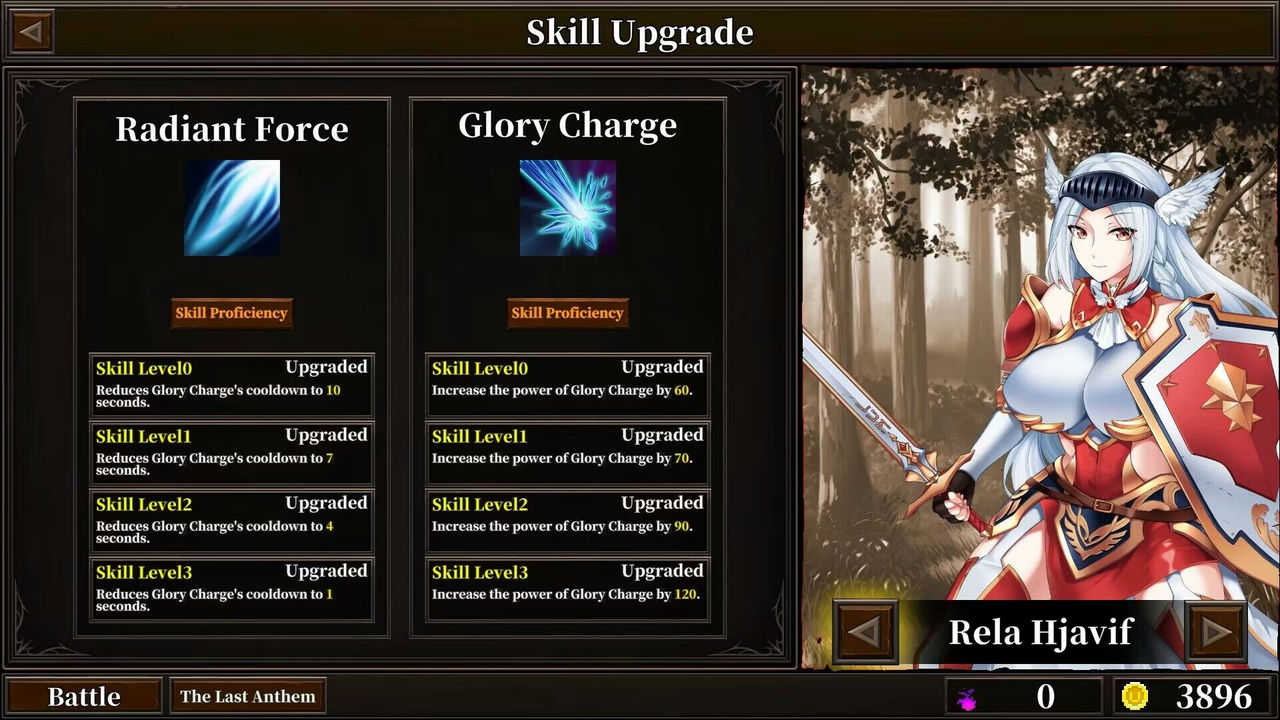This screenshot has width=1280, height=720.
Task: Select Radiant Force Skill Level0 entry
Action: [x=232, y=384]
